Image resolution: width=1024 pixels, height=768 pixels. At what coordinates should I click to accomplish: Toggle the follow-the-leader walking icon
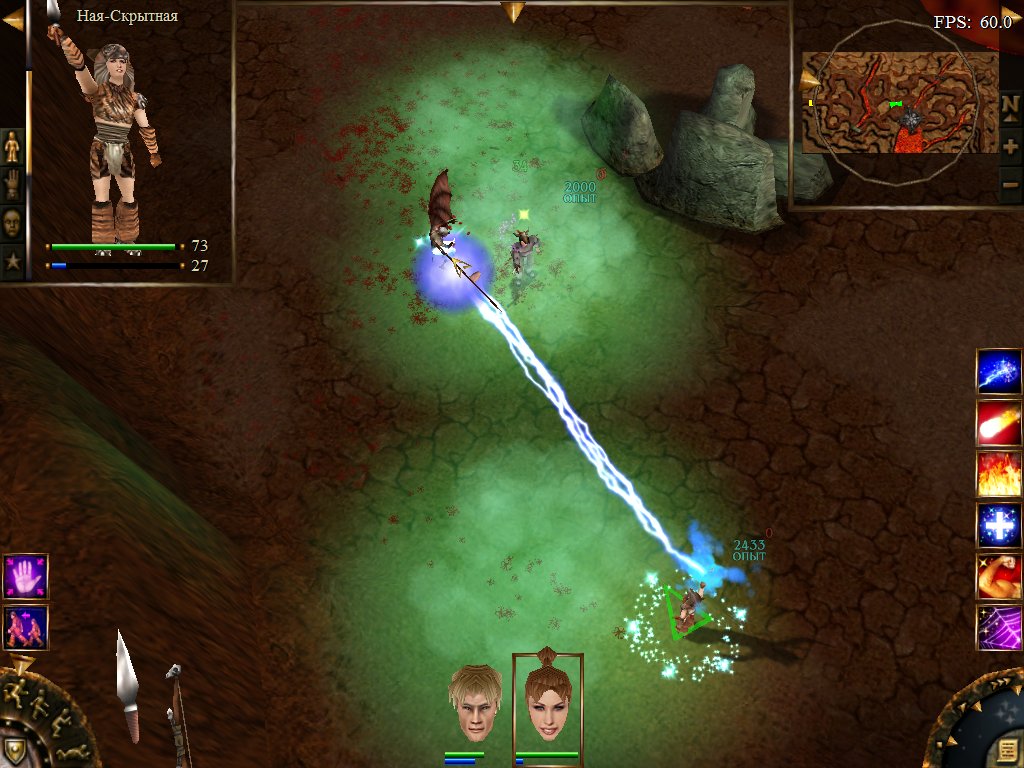coord(25,627)
